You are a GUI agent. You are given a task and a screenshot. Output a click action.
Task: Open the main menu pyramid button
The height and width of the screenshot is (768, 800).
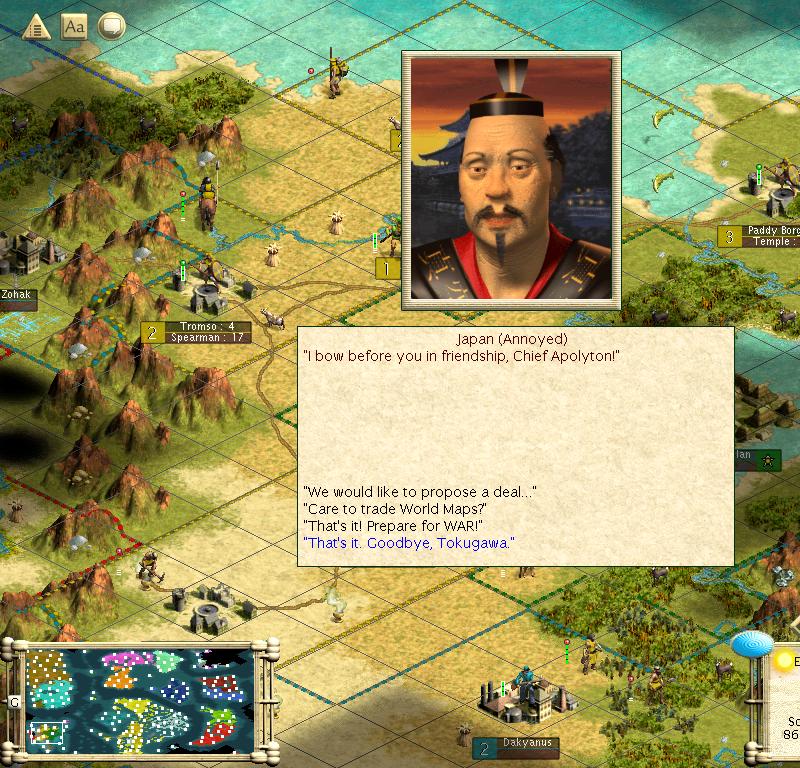[37, 26]
